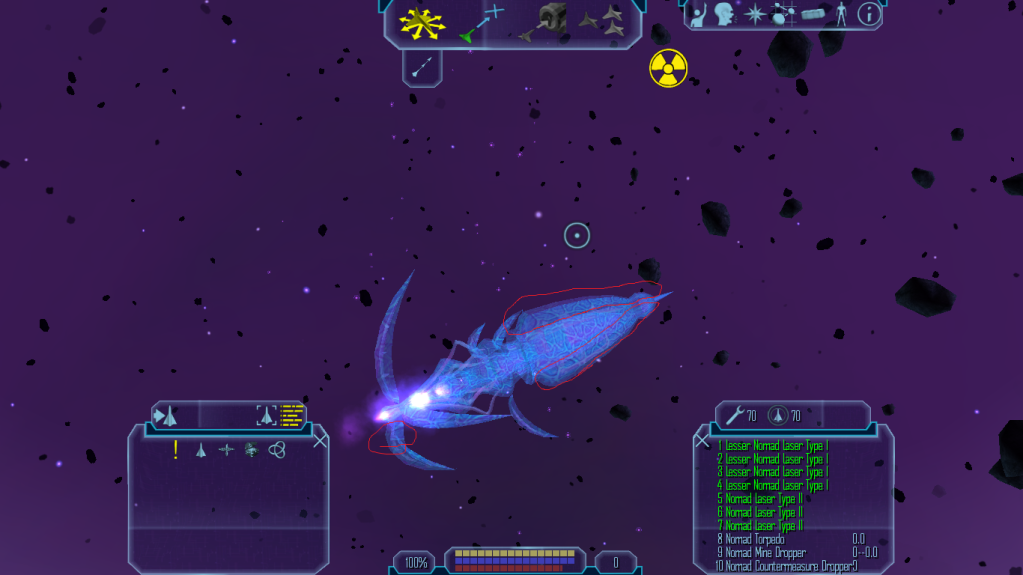Close the contact list panel
The image size is (1023, 575).
[x=320, y=440]
